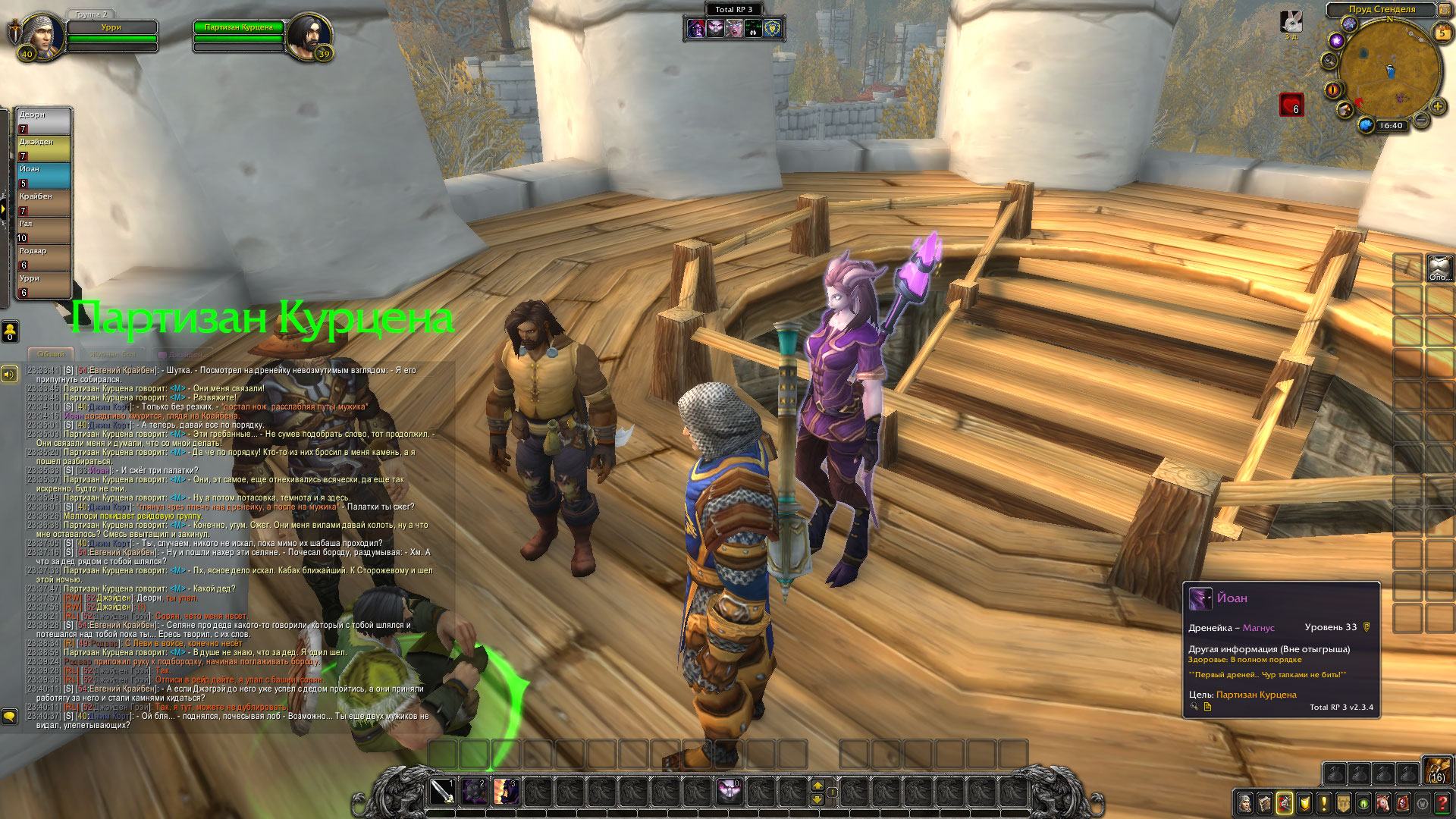Open the friends list yellow figure button
The image size is (1456, 819).
(x=11, y=331)
